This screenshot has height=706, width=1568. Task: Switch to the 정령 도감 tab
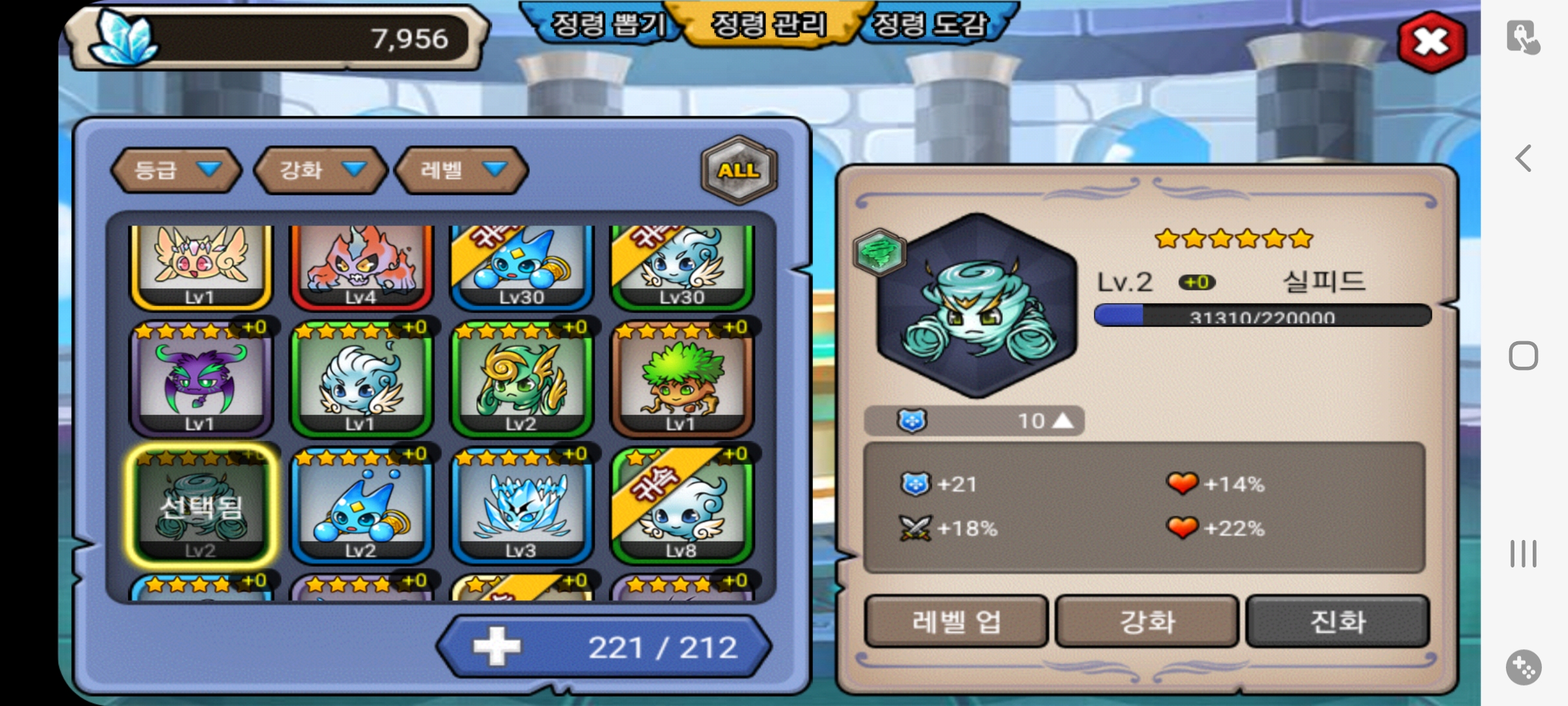tap(929, 26)
